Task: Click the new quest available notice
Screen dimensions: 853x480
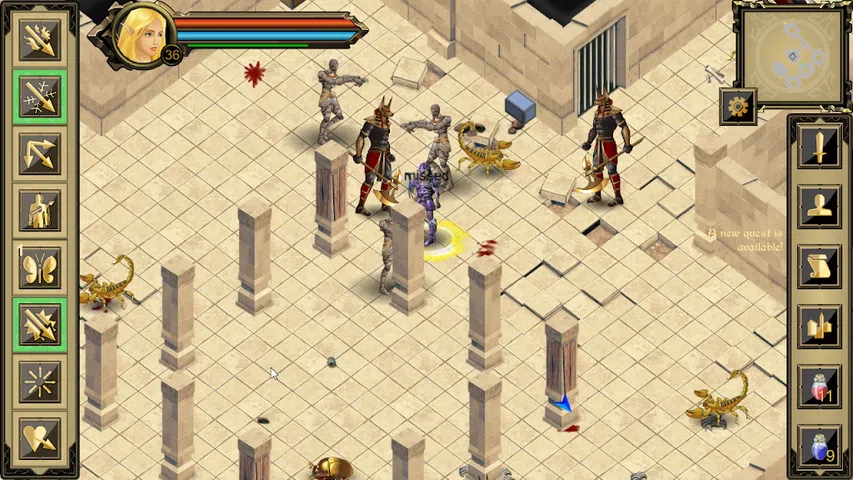Action: tap(746, 240)
